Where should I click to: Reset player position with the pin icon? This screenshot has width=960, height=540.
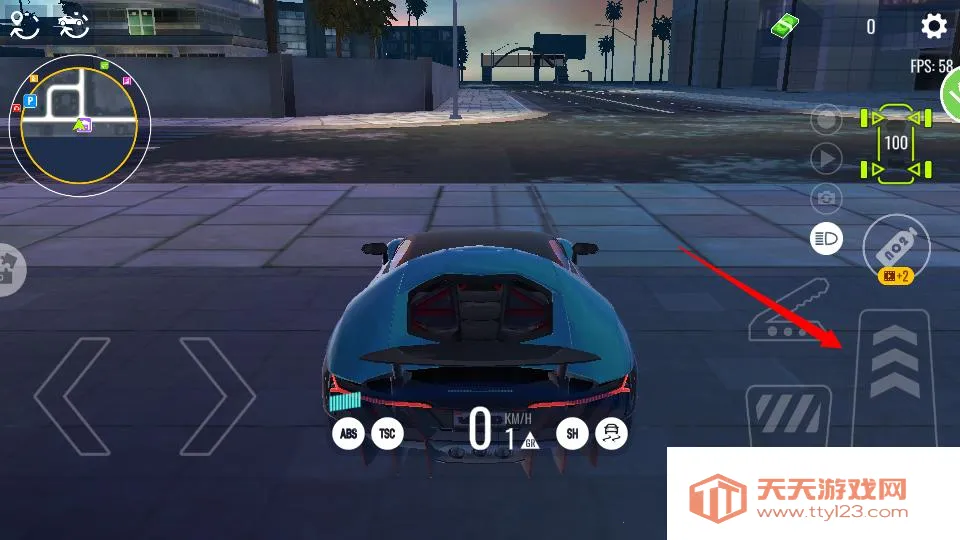click(x=25, y=24)
